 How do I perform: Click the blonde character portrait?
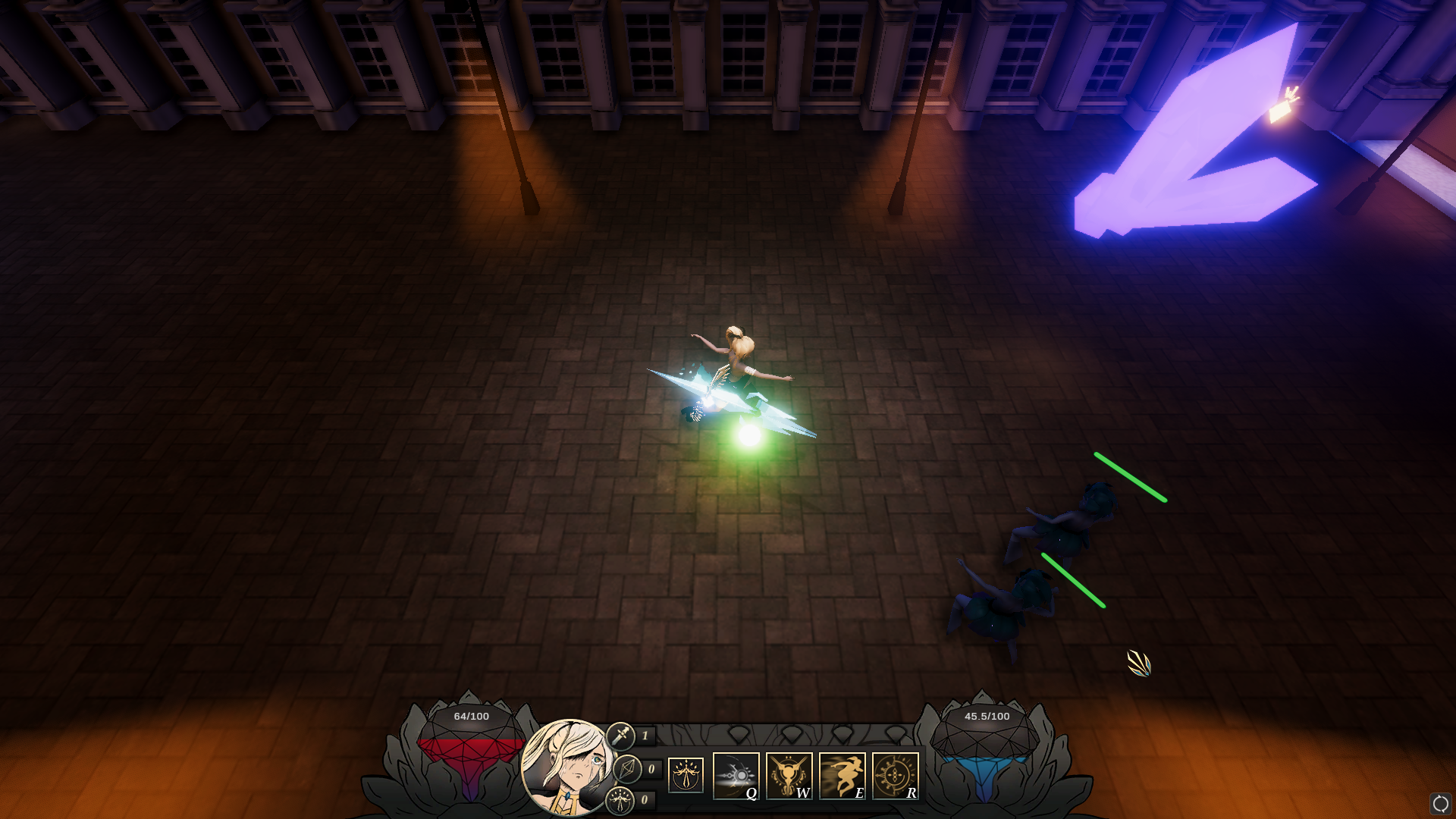(x=567, y=766)
